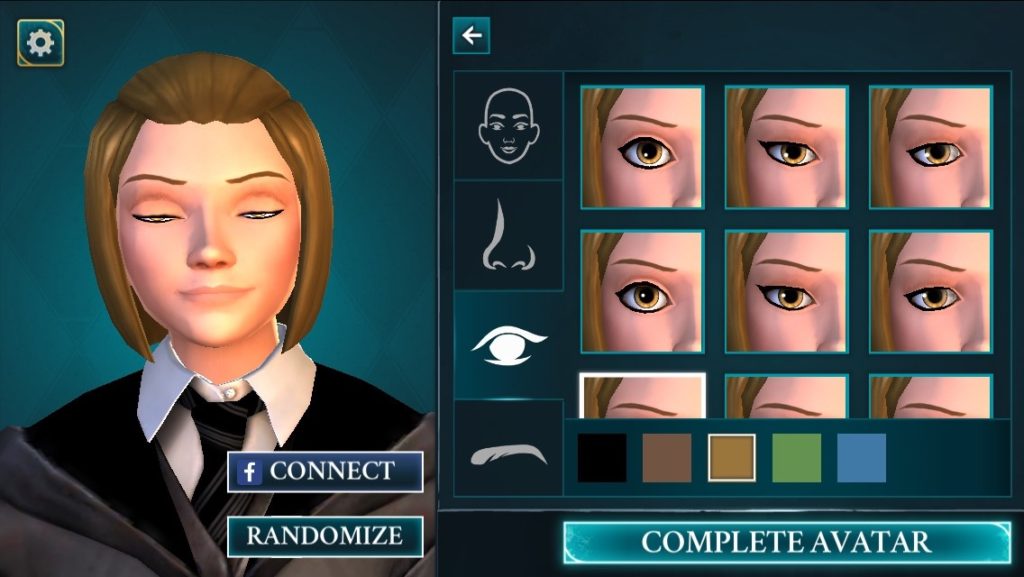Choose the top row middle eye style
The height and width of the screenshot is (577, 1024).
pos(786,147)
